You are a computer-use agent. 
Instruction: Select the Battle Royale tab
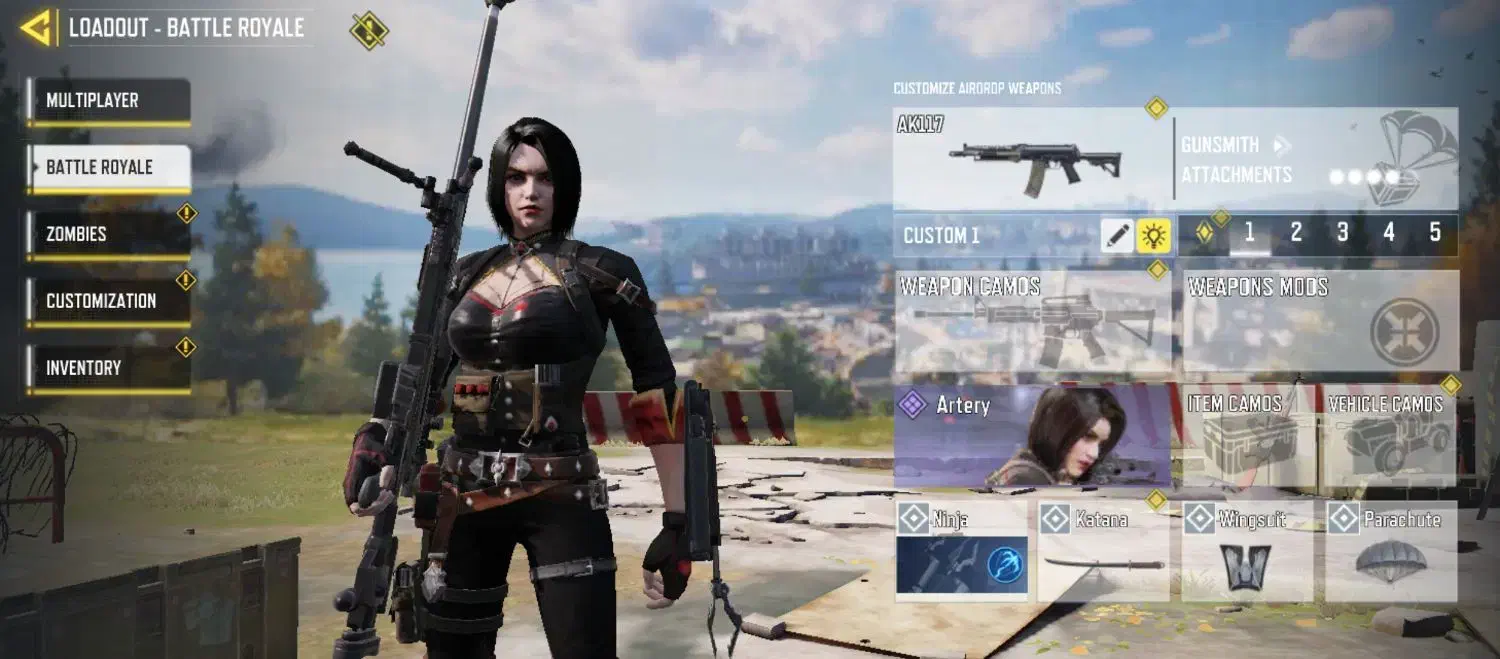(108, 167)
